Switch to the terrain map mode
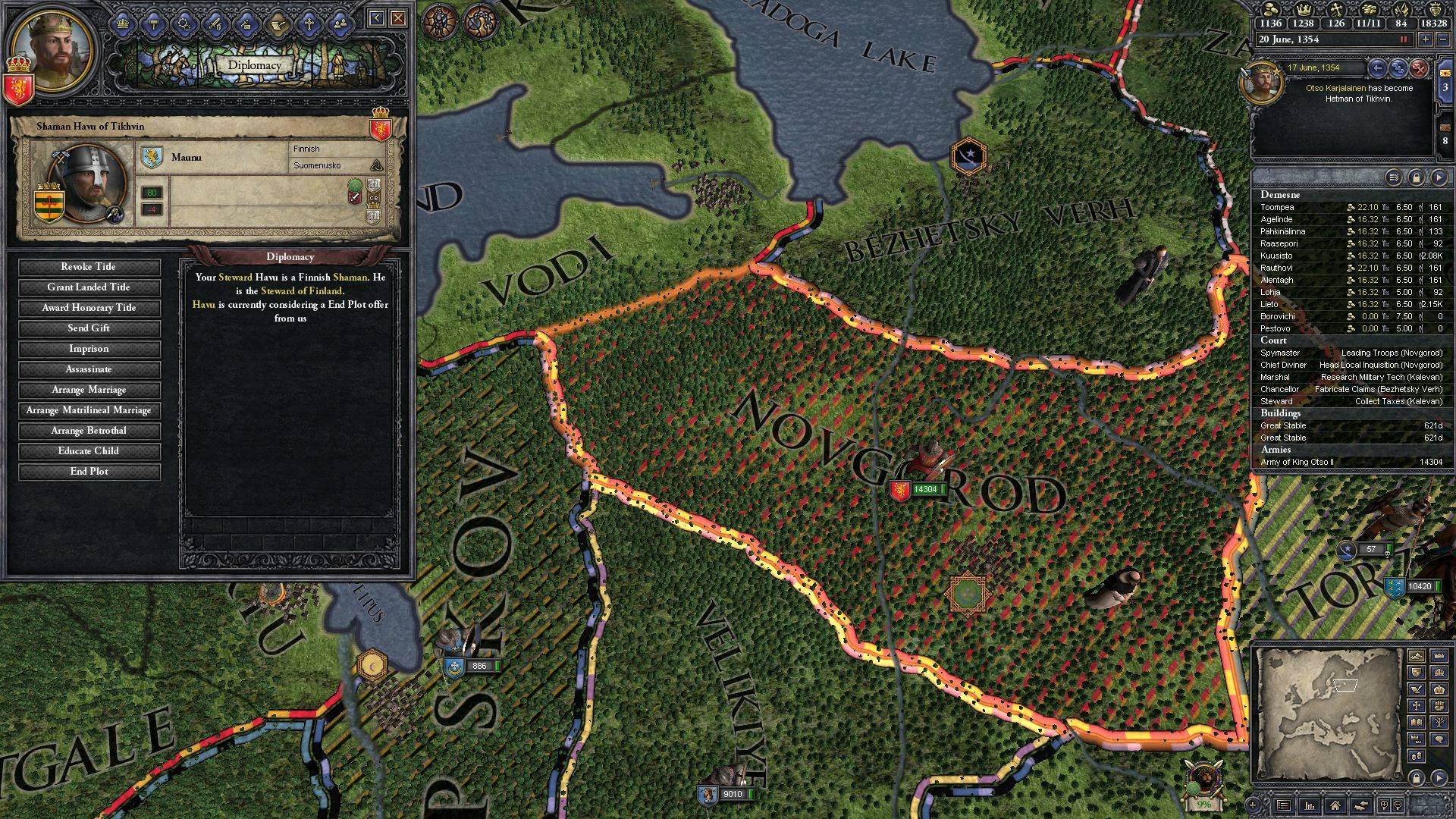The image size is (1456, 819). coord(1416,655)
